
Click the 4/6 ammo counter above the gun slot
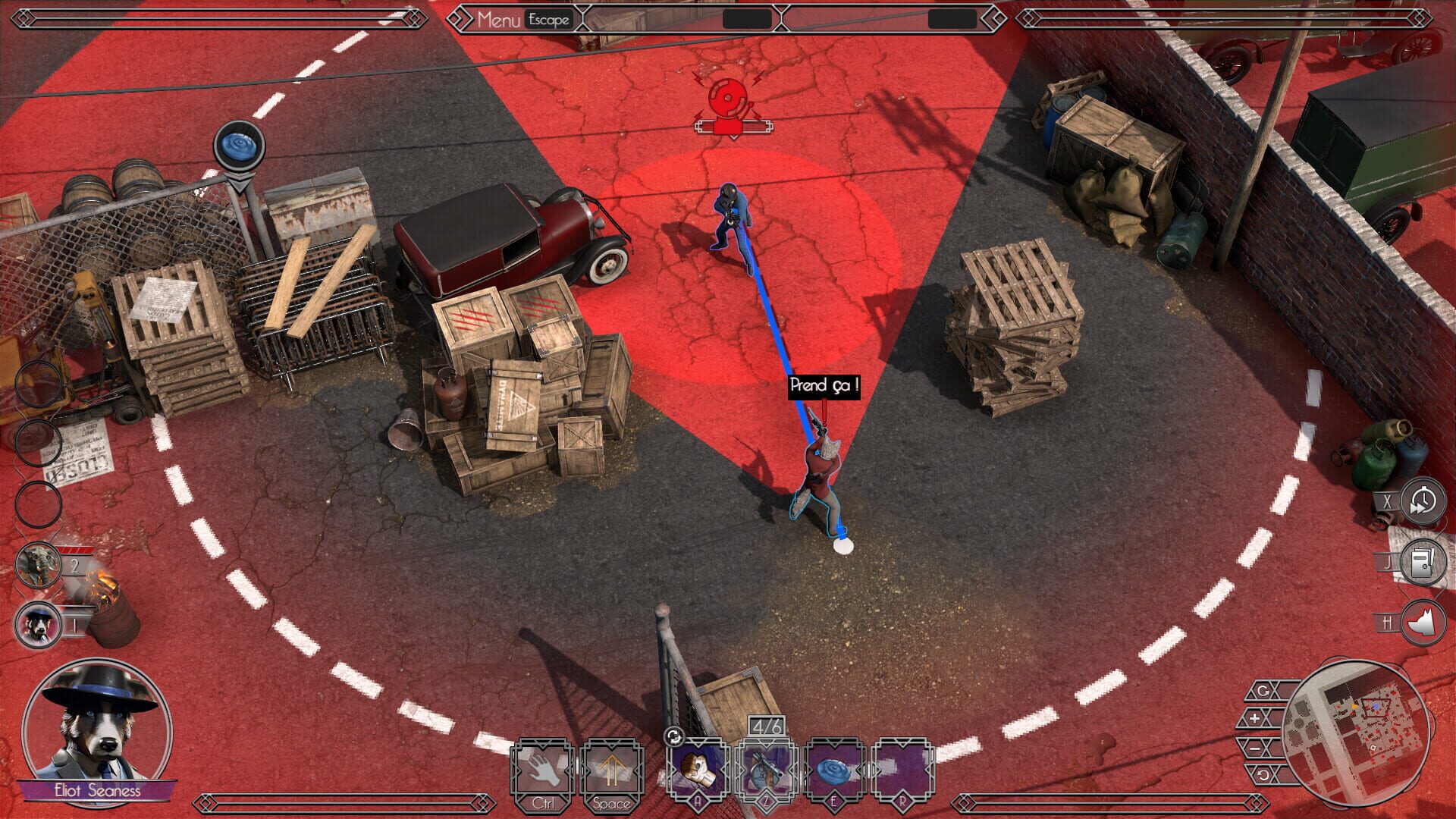[768, 723]
